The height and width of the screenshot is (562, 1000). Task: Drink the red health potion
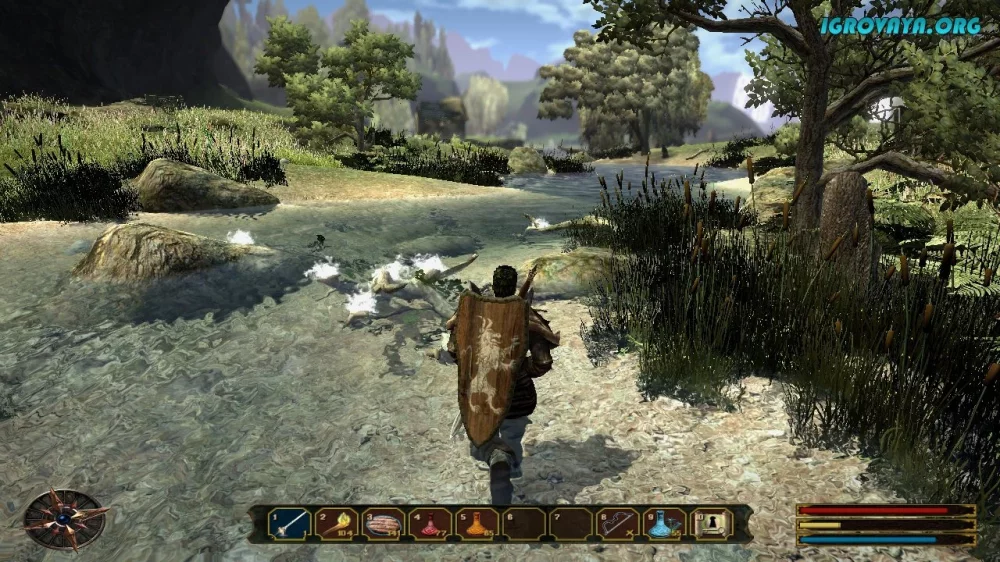[430, 523]
